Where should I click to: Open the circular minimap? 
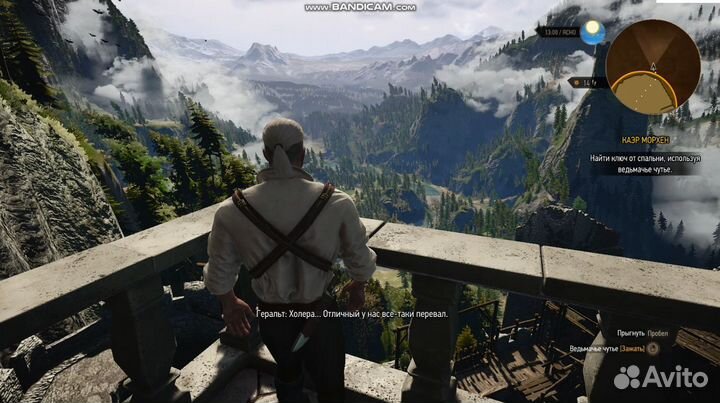(653, 66)
